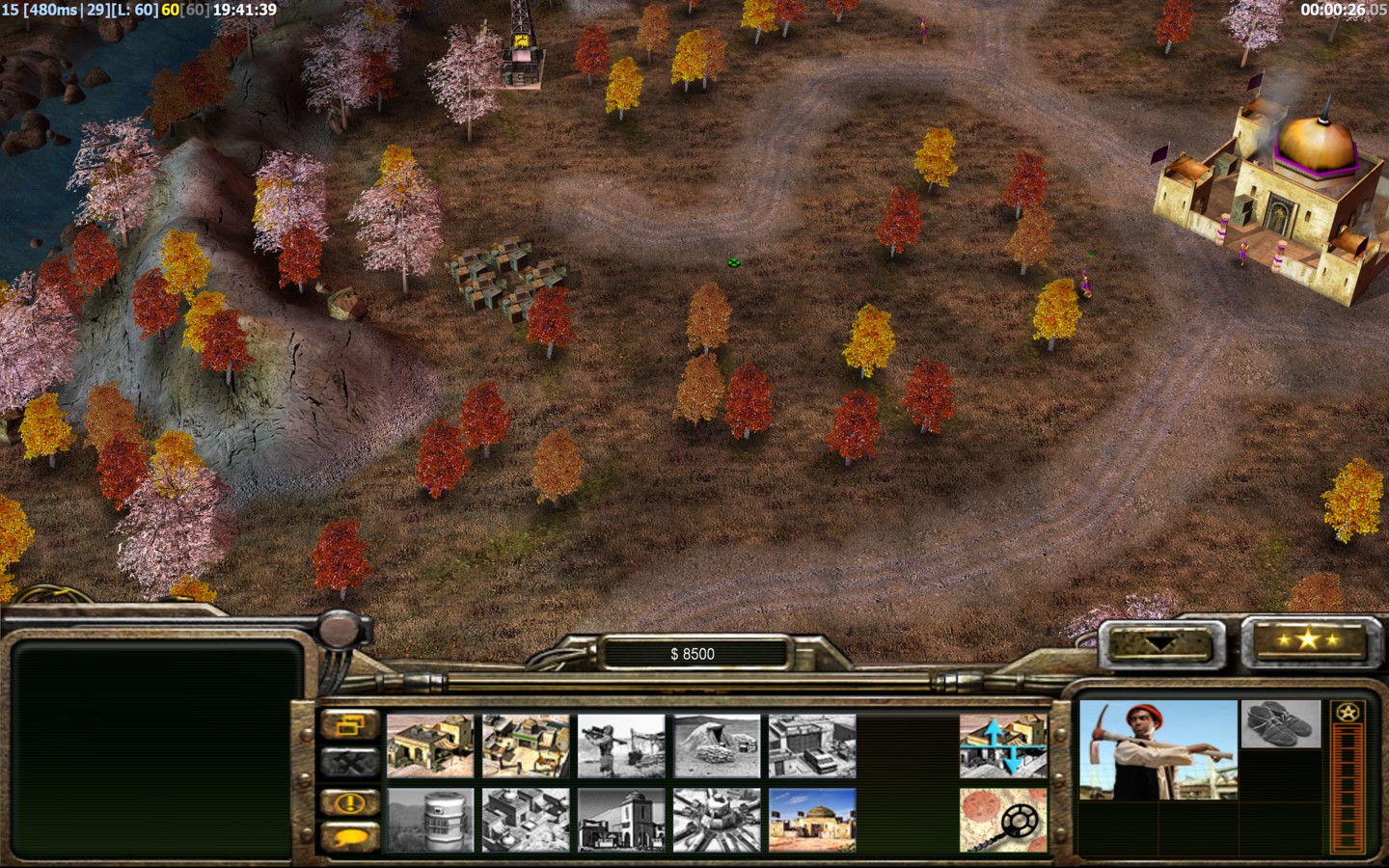Select the Barracks build icon
This screenshot has height=868, width=1389.
[x=526, y=746]
